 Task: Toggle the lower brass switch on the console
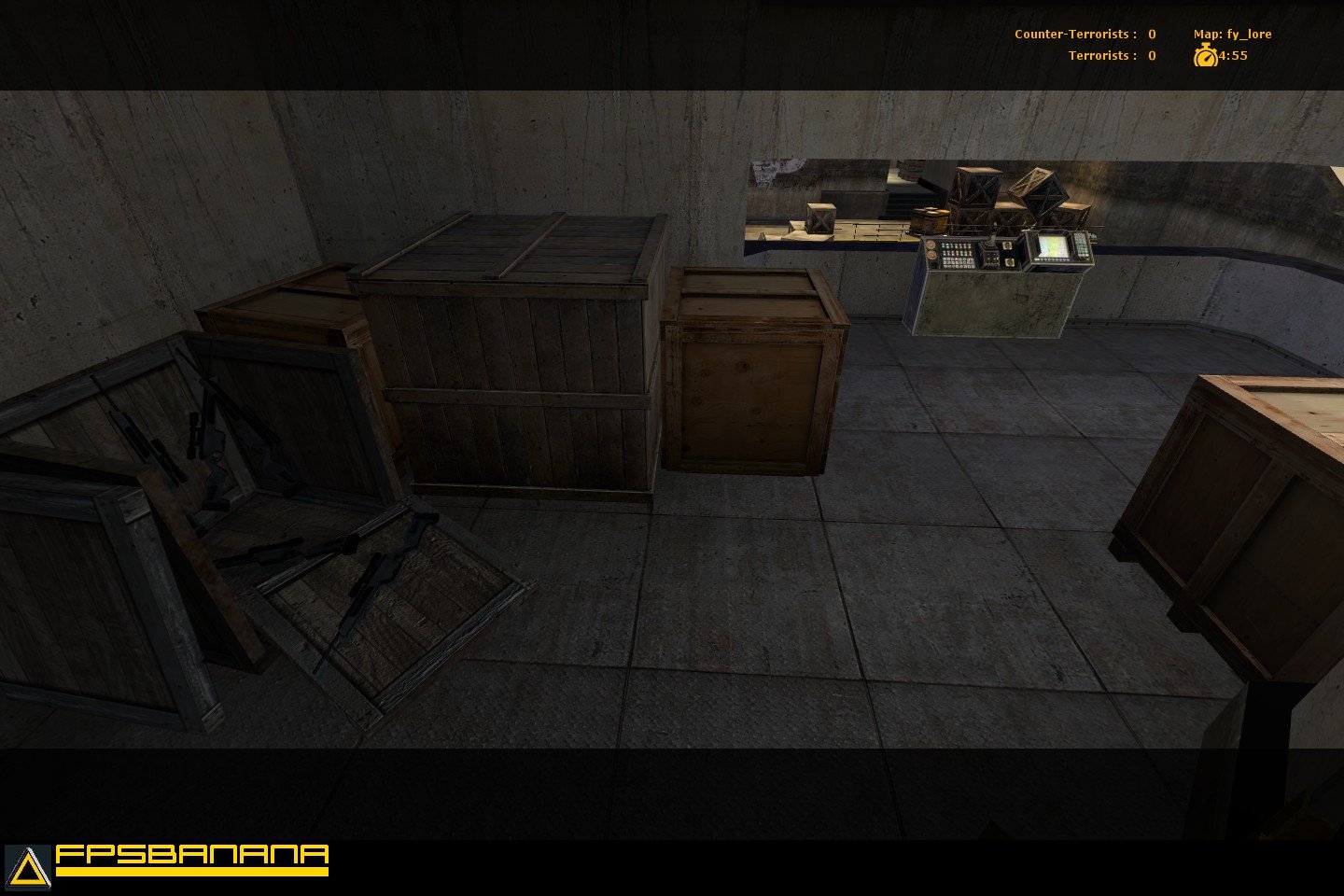click(1009, 262)
